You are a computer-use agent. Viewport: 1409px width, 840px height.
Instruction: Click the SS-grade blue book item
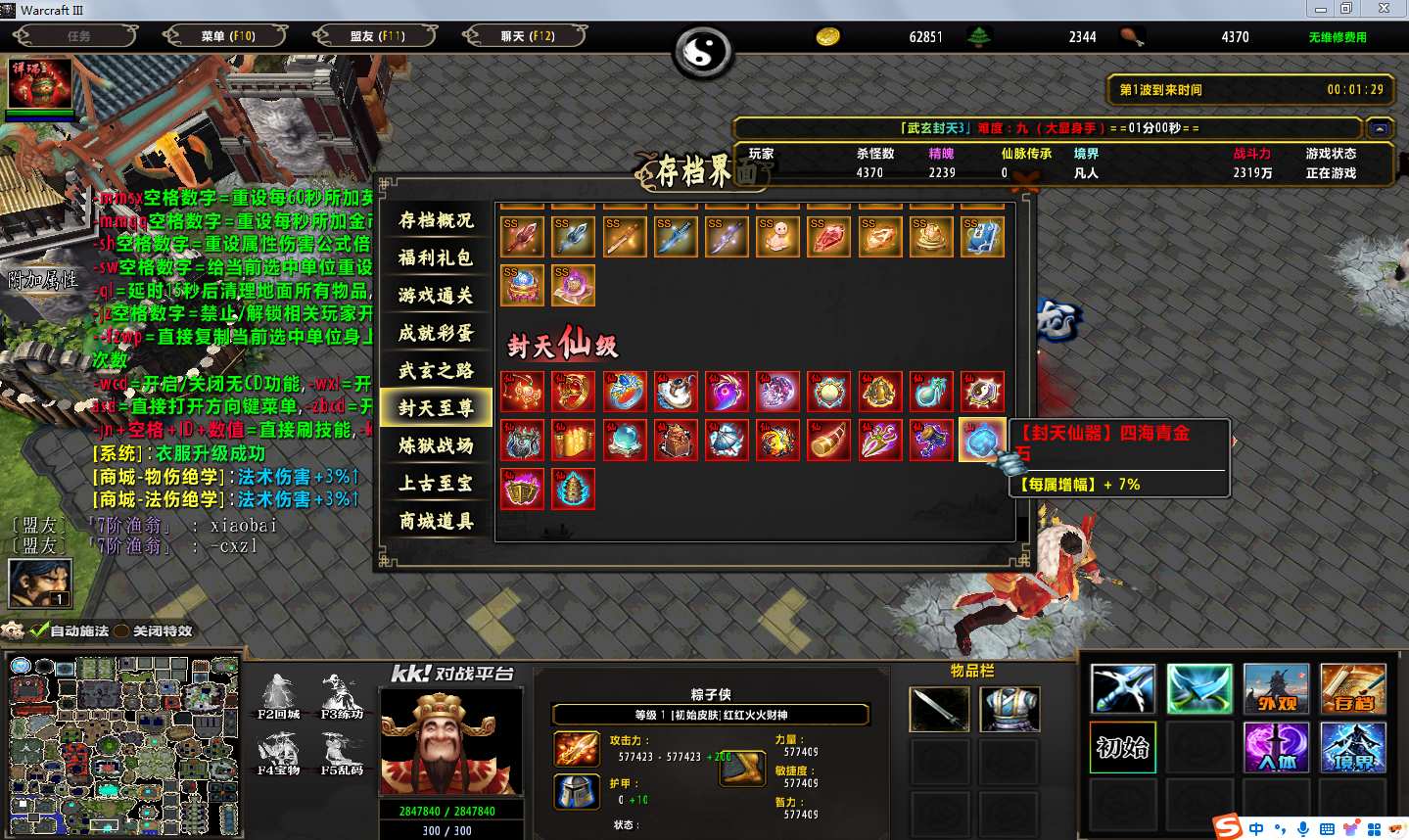[x=981, y=237]
